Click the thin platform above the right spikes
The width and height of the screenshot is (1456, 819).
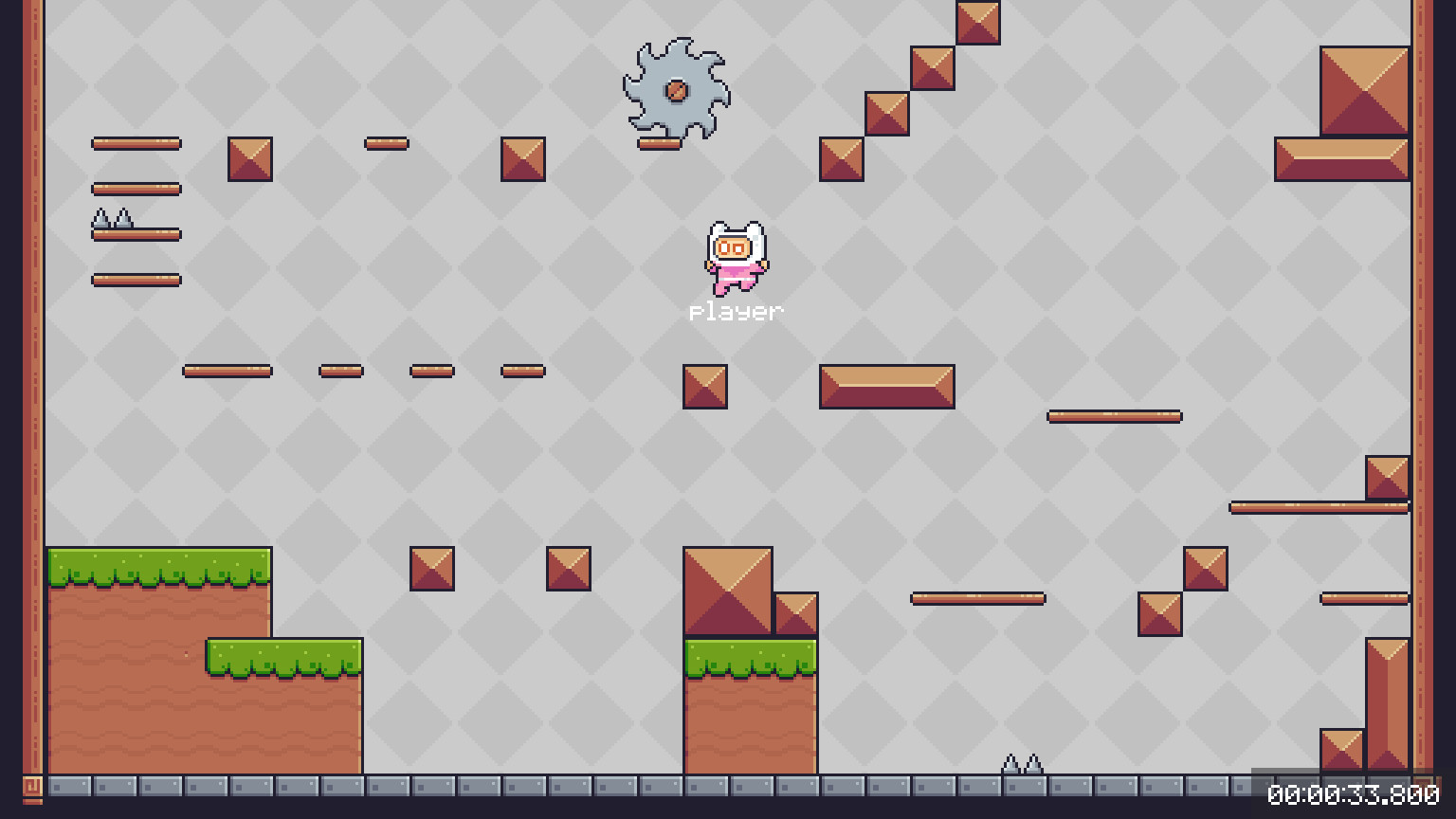pyautogui.click(x=978, y=597)
